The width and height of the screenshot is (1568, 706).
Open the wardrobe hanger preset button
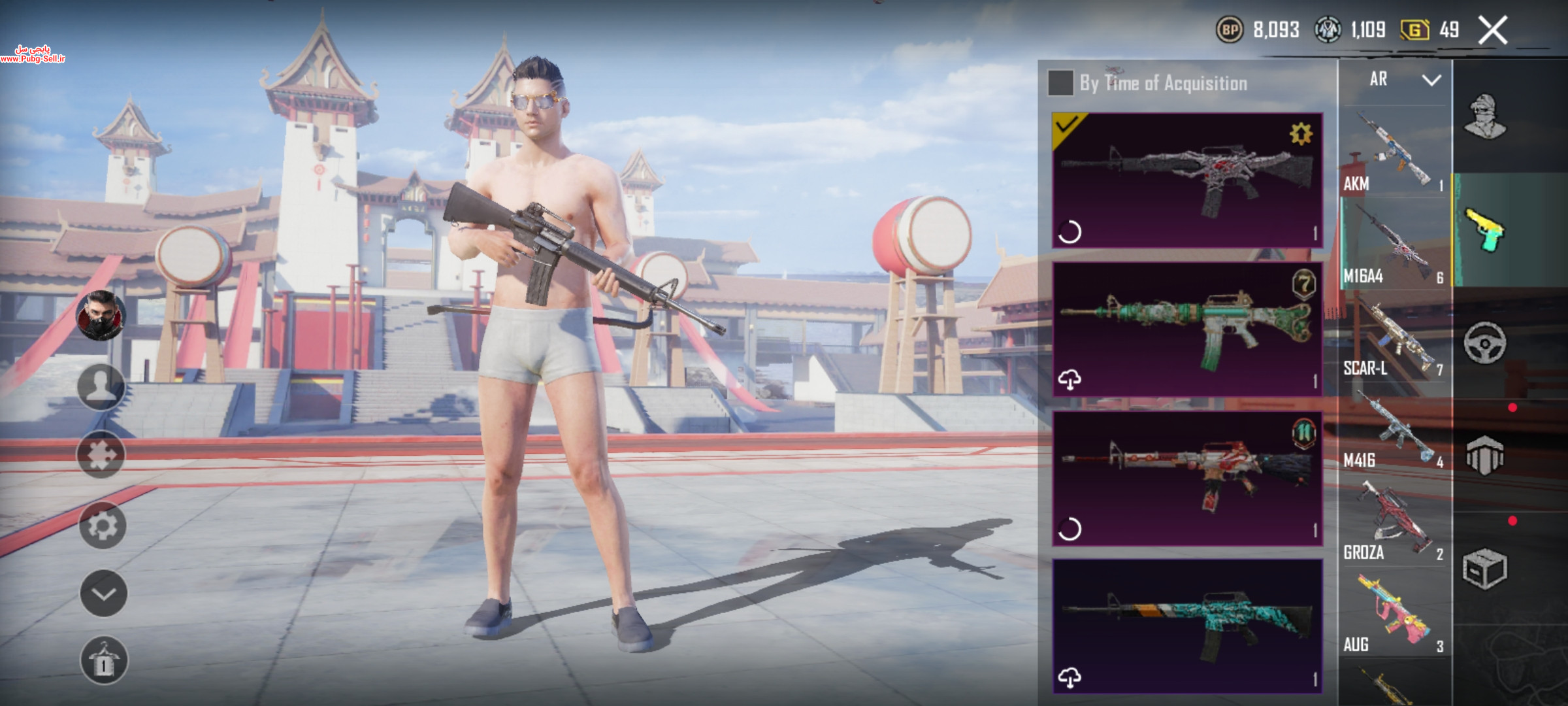[104, 660]
